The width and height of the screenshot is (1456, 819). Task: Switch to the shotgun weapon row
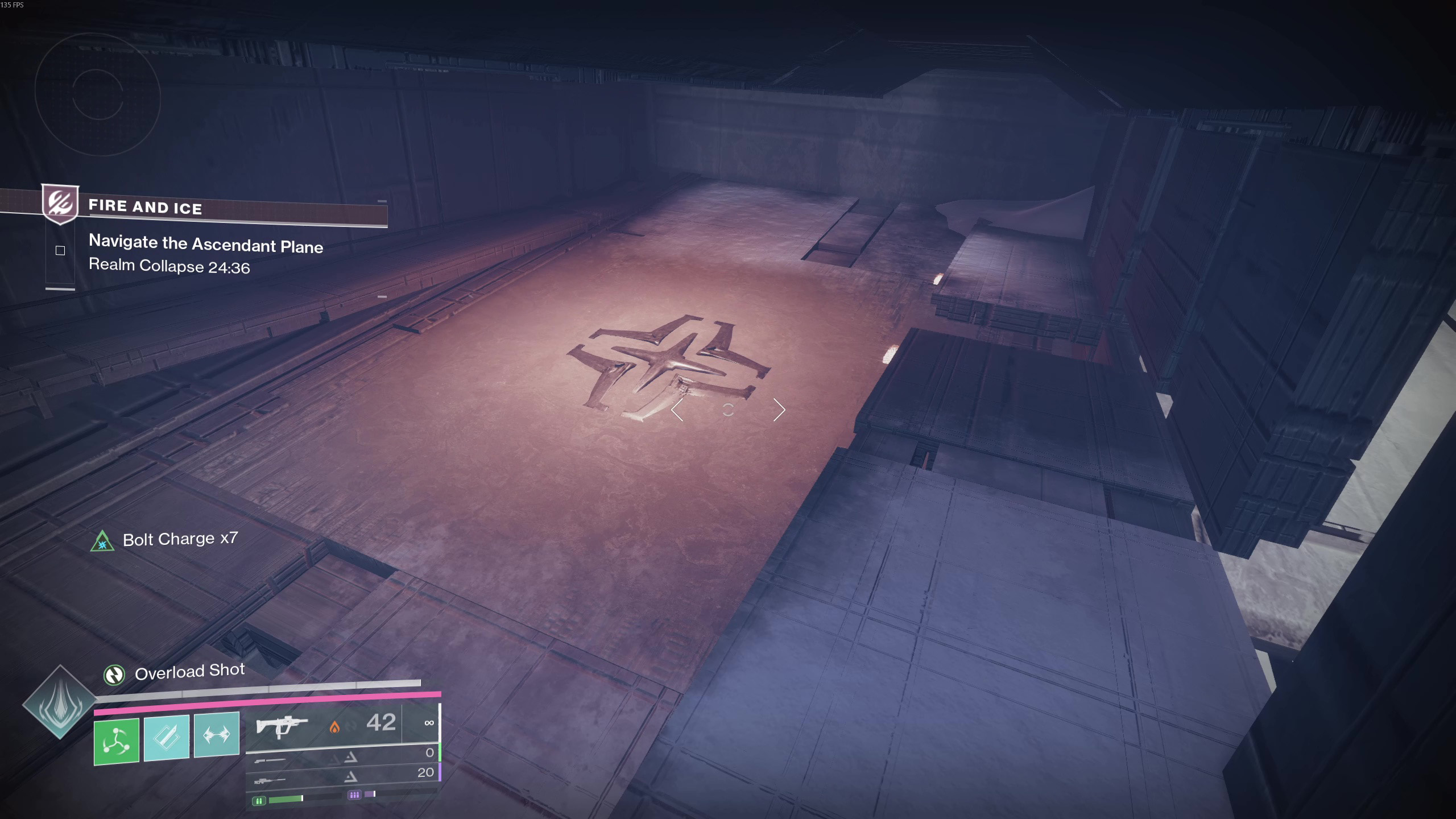pos(270,760)
